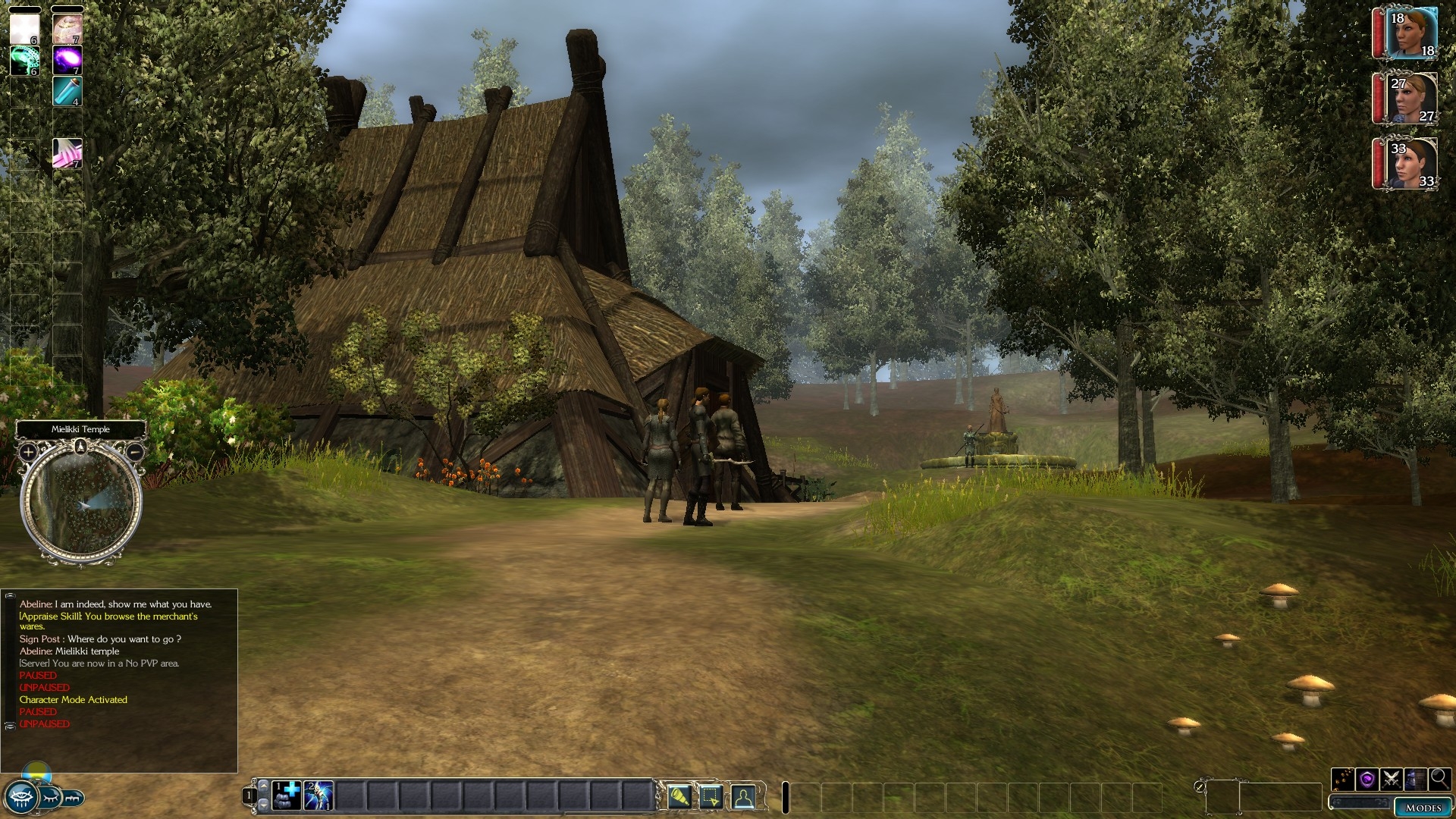
Task: Open the main eye emblem menu button
Action: coord(20,798)
